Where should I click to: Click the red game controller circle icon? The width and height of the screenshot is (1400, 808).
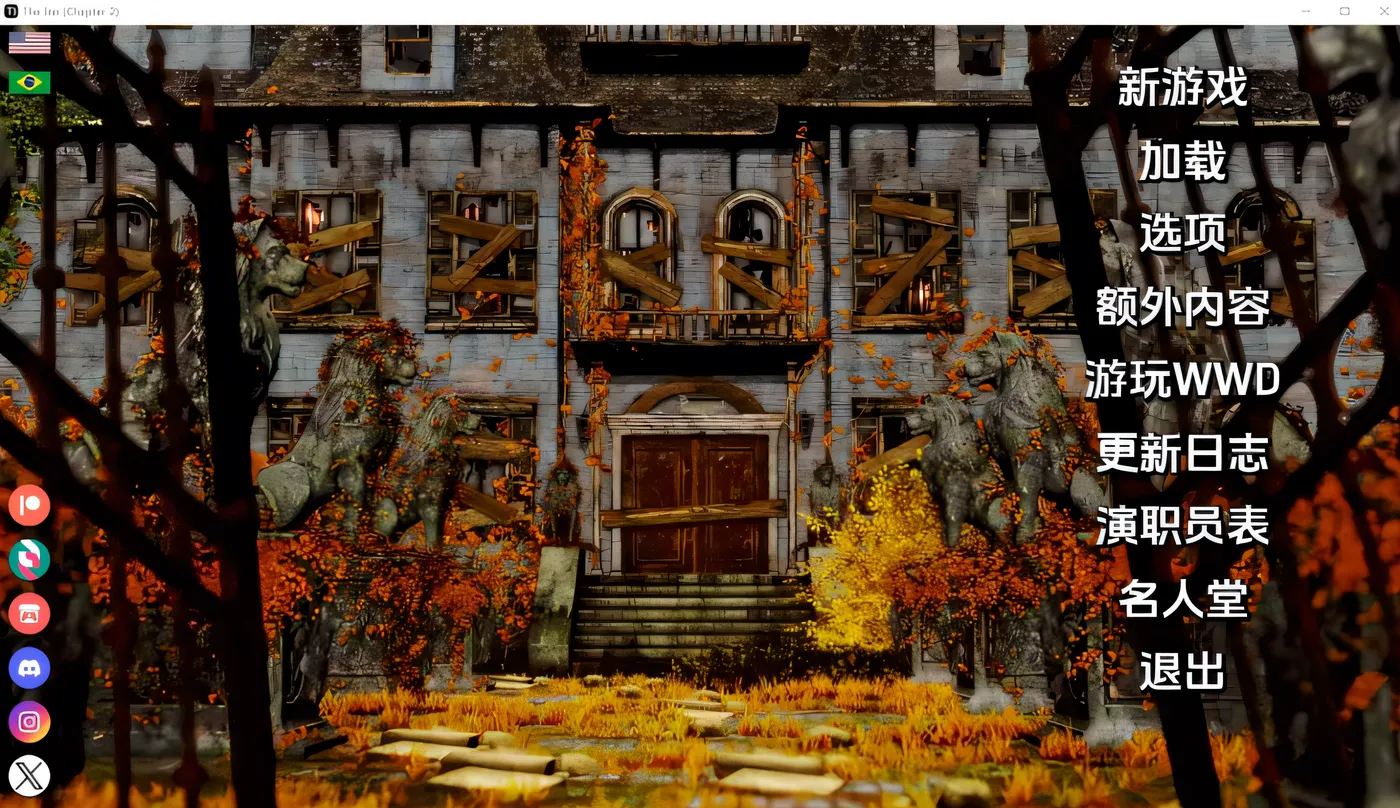click(29, 614)
